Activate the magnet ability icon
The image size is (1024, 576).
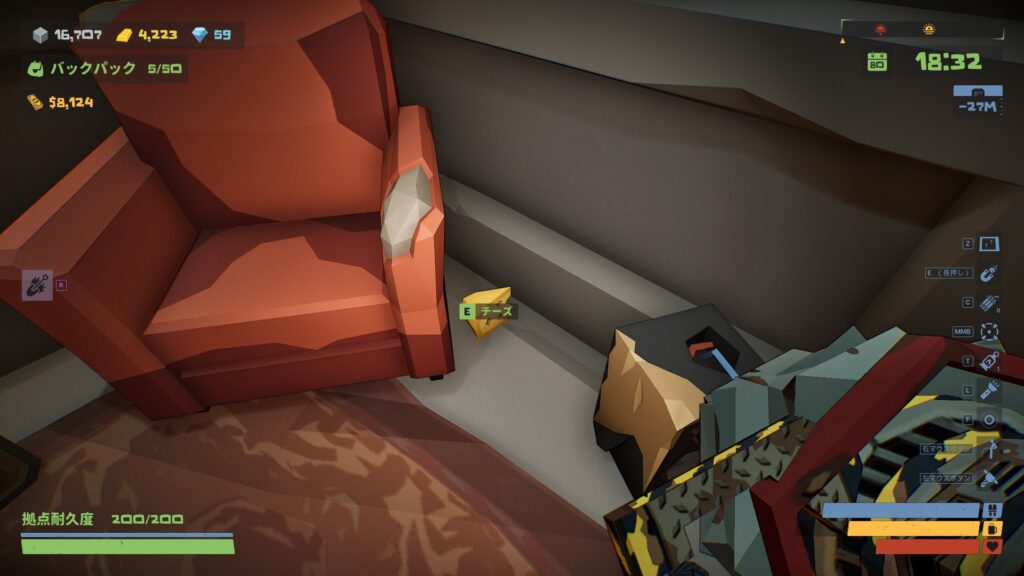[989, 273]
